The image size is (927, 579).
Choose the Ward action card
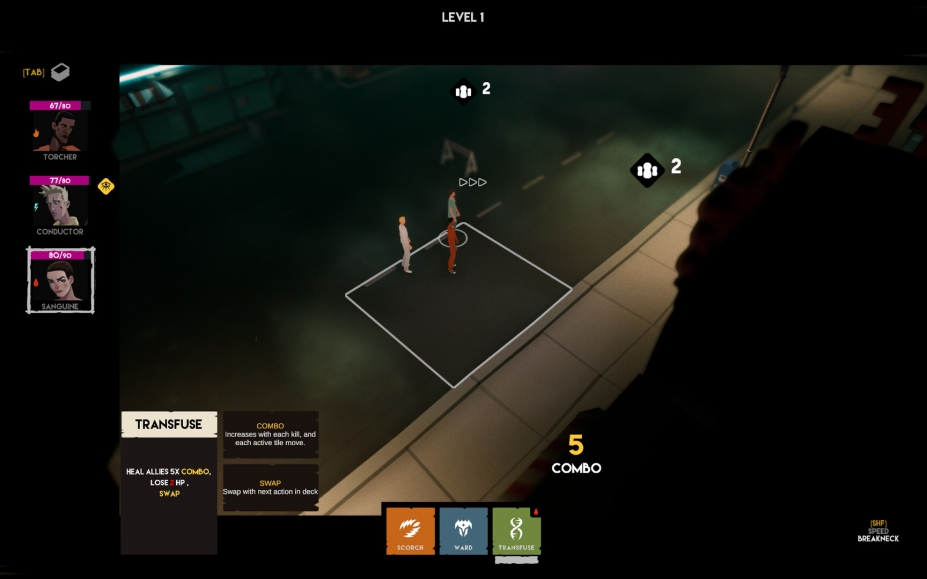coord(463,531)
